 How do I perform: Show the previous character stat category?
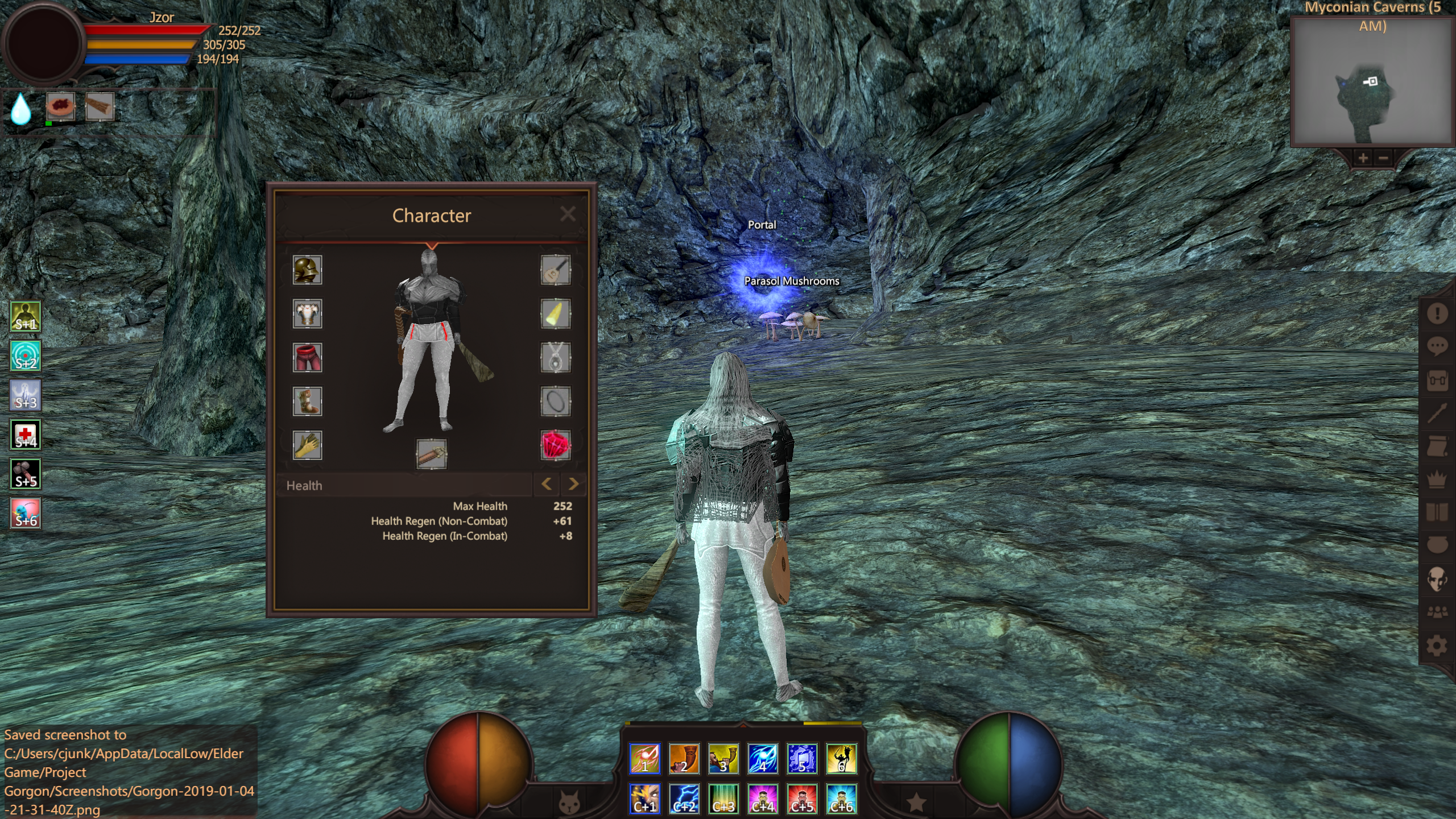point(547,484)
